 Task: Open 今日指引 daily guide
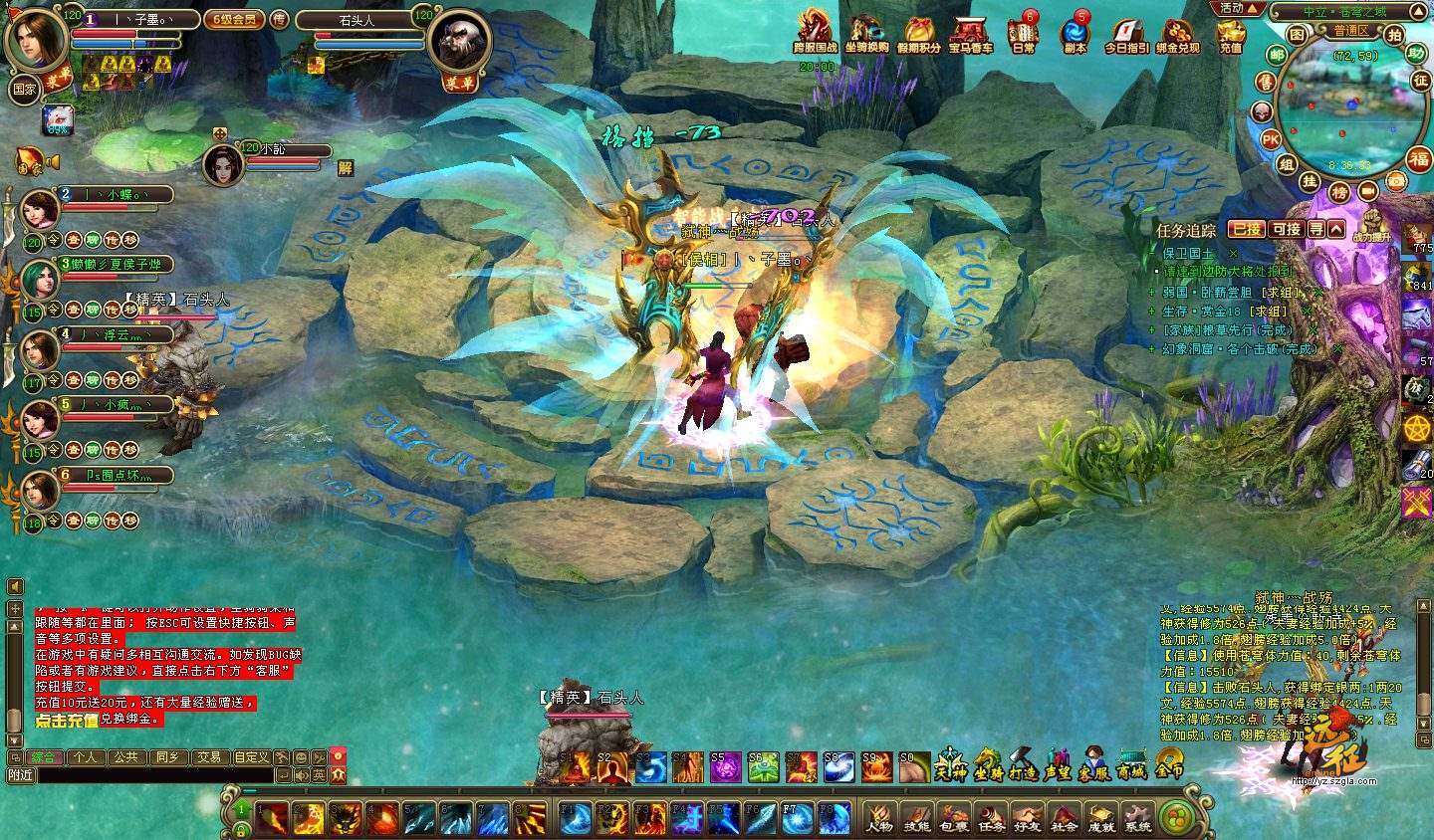point(1125,32)
